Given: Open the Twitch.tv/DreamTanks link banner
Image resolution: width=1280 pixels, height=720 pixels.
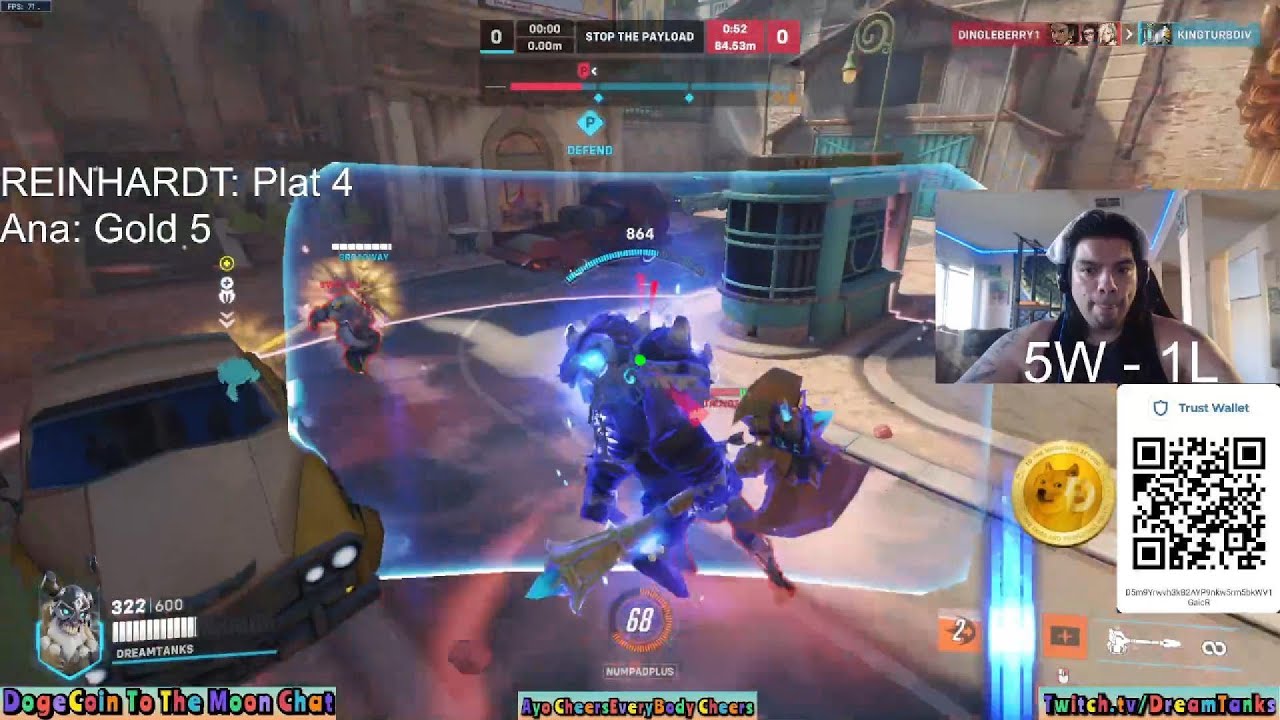Looking at the screenshot, I should tap(1158, 704).
